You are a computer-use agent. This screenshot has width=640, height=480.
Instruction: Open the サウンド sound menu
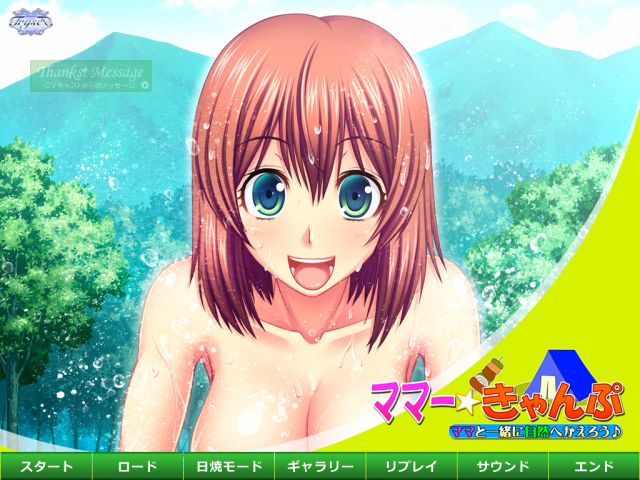[x=502, y=466]
